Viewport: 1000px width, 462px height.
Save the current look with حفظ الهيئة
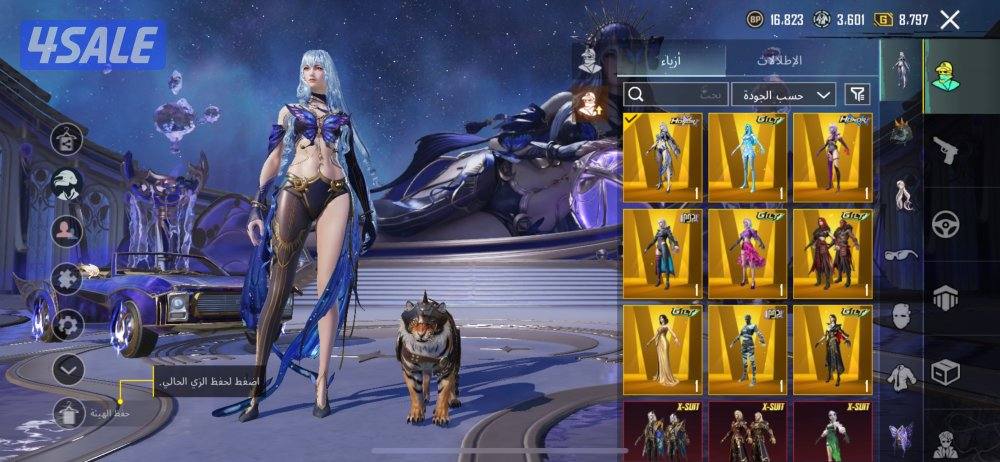(x=69, y=412)
